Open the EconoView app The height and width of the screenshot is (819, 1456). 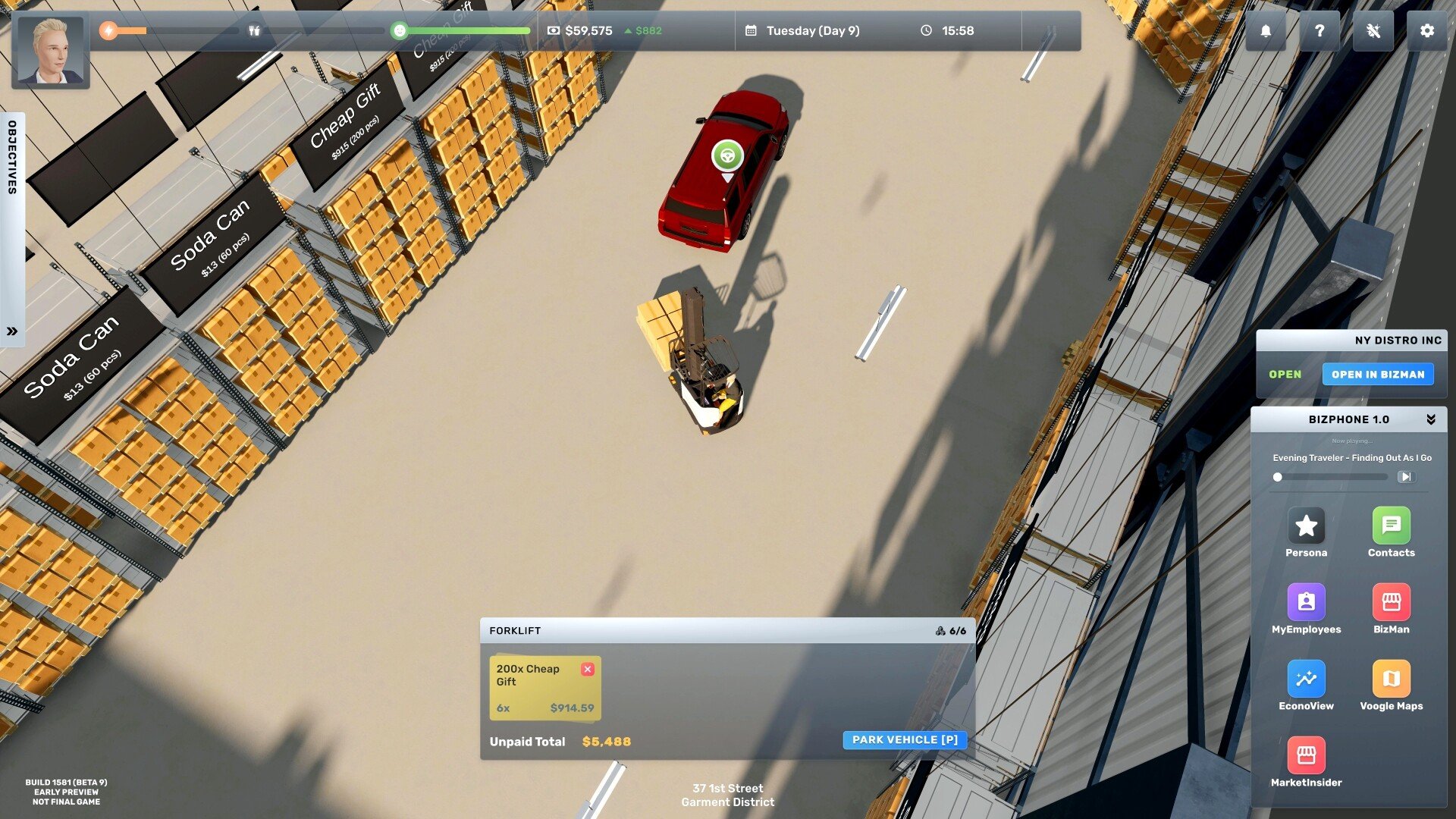tap(1306, 679)
